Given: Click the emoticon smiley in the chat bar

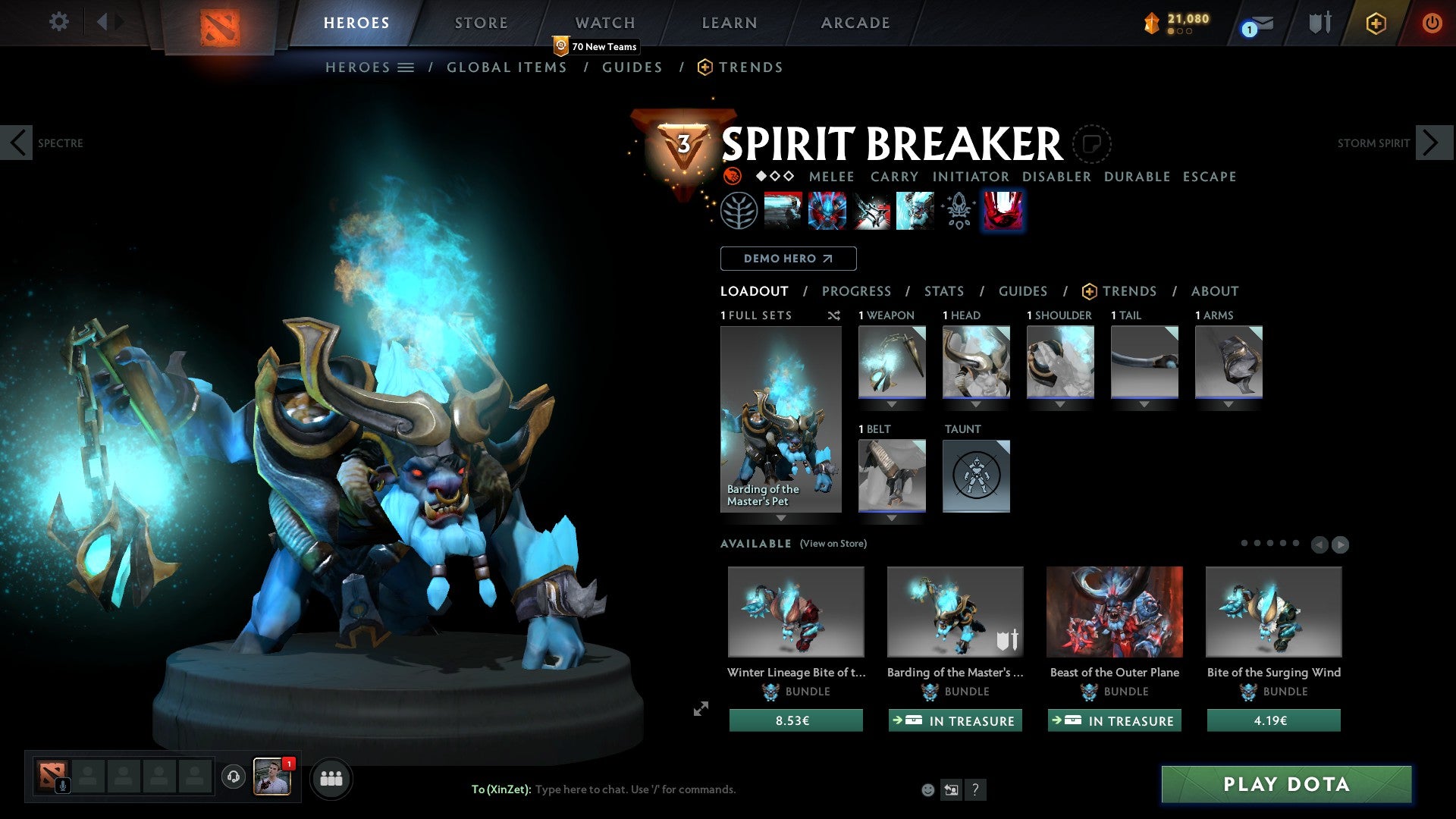Looking at the screenshot, I should [x=929, y=789].
